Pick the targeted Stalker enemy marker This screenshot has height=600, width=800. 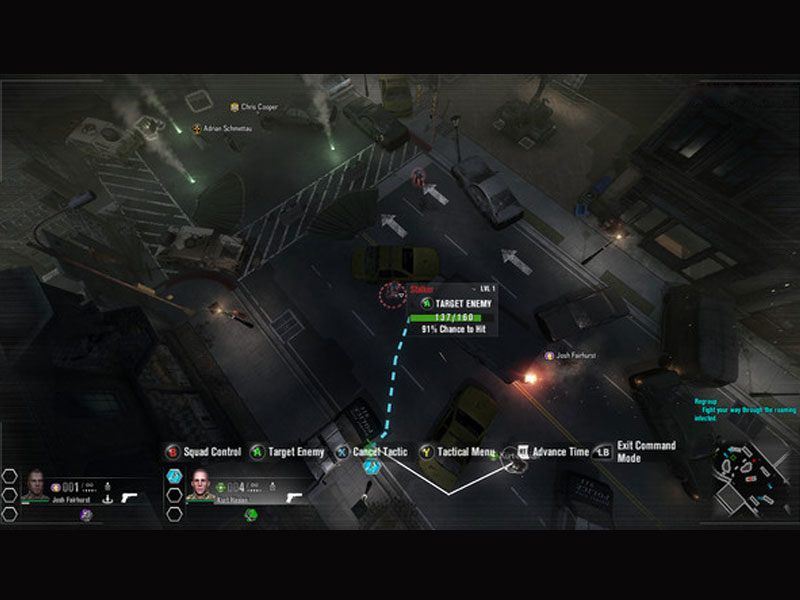(390, 294)
